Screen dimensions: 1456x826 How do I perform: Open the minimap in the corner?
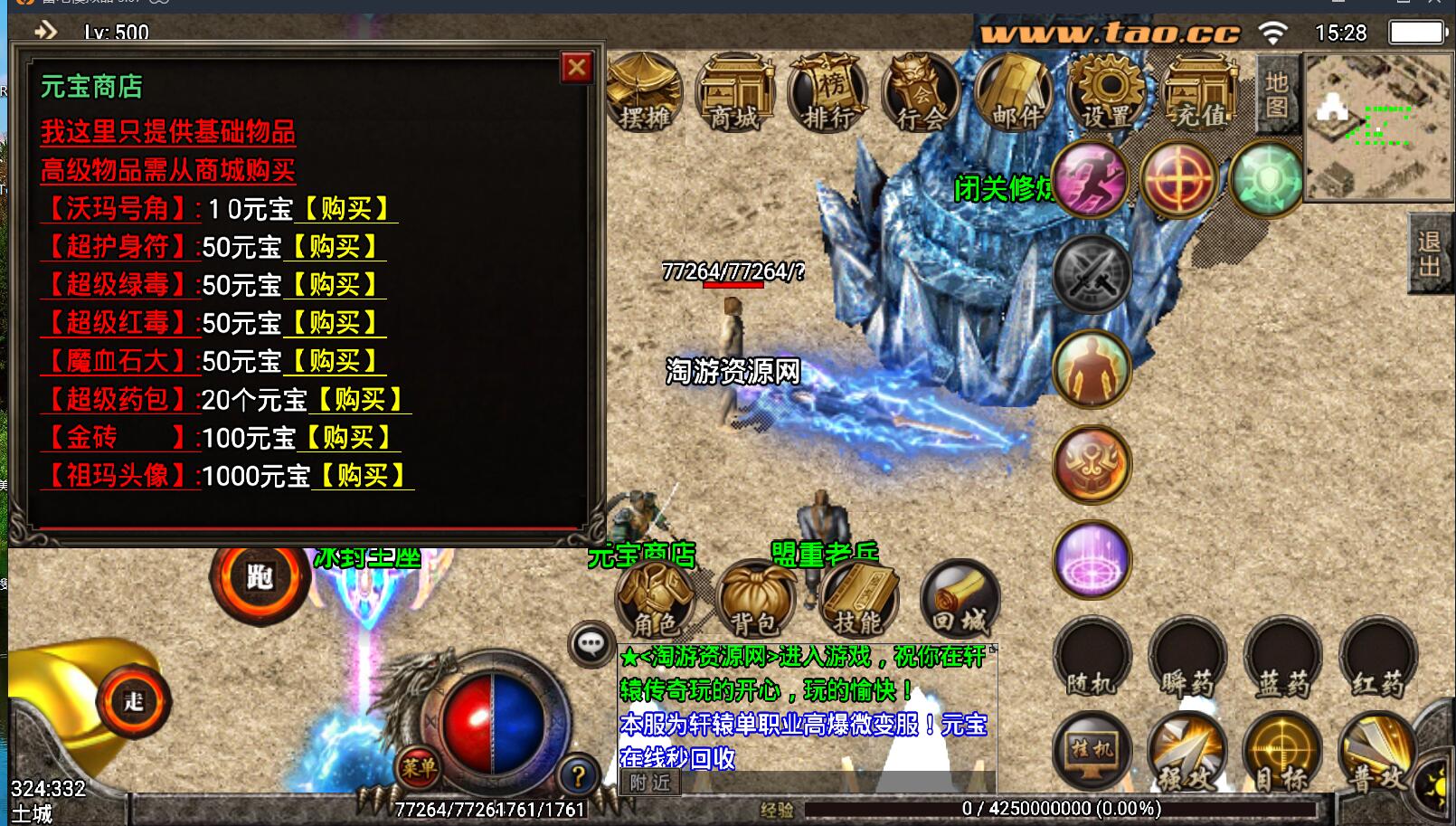click(x=1376, y=125)
